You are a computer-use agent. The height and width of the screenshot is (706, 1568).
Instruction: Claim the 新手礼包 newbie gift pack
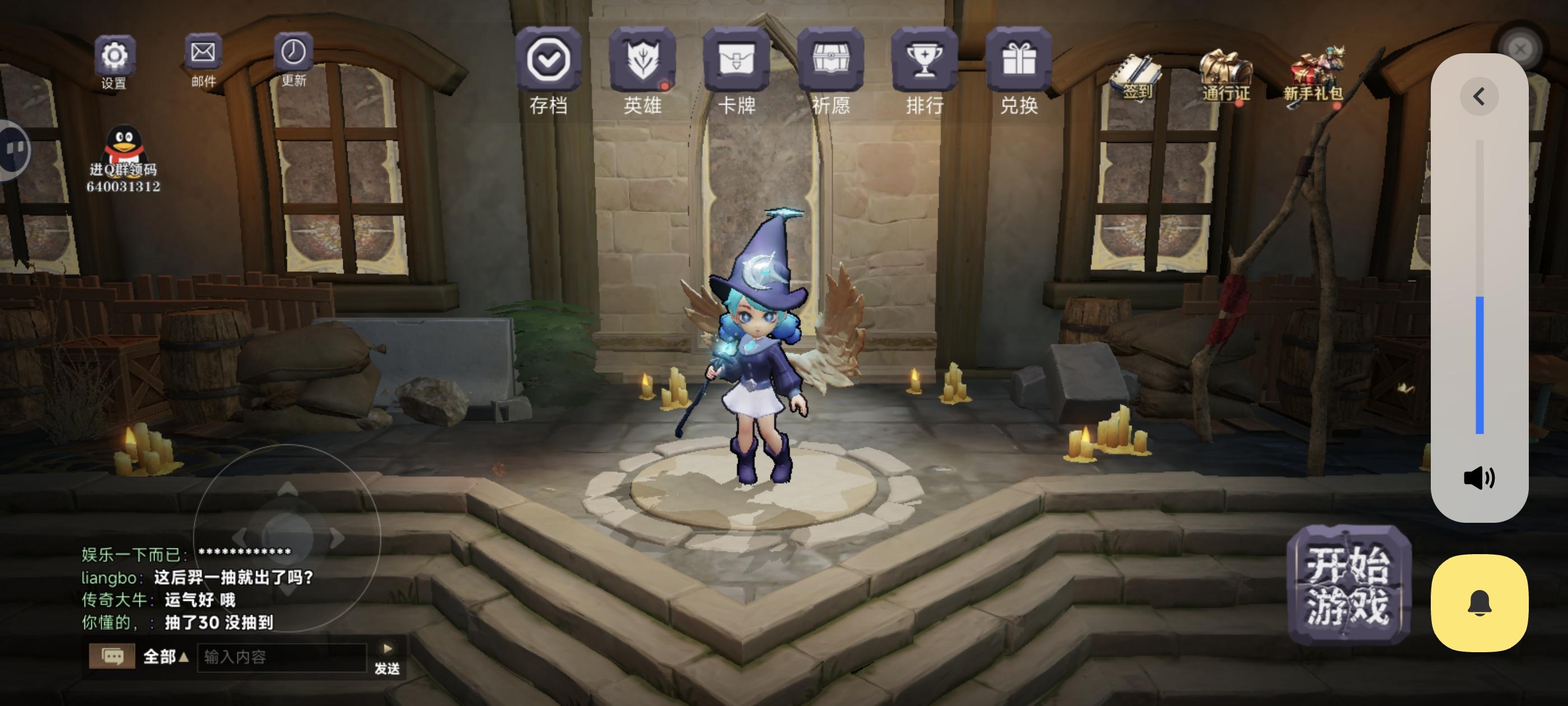pos(1317,67)
